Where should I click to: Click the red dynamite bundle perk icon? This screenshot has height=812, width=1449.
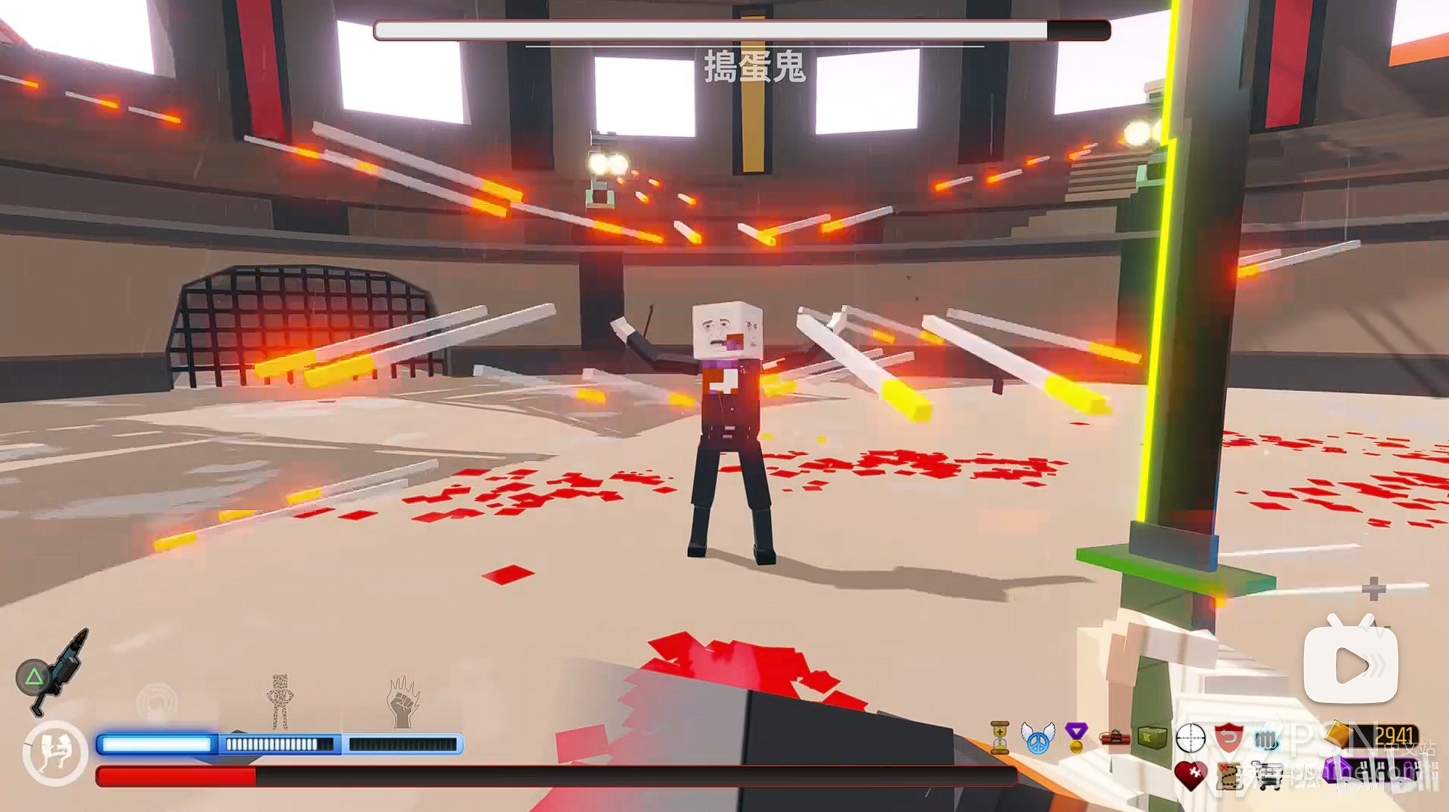tap(1114, 738)
